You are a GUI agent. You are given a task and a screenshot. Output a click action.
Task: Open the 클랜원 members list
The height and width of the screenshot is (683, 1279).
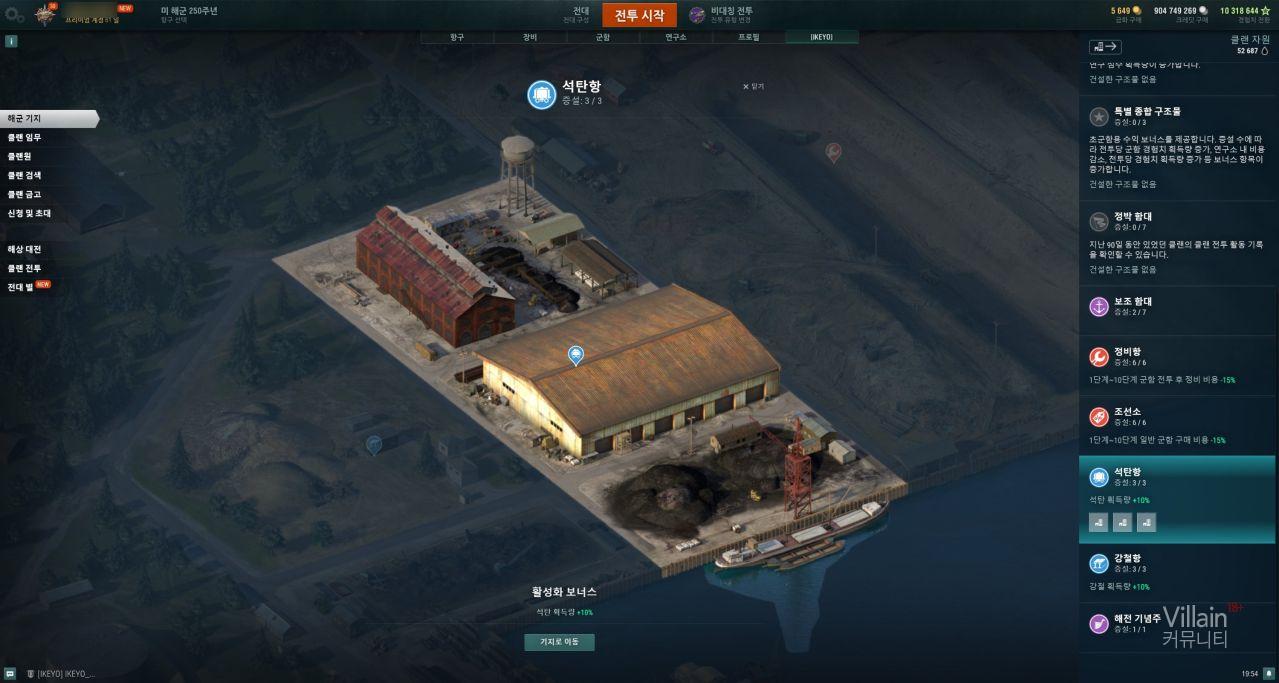pos(21,156)
